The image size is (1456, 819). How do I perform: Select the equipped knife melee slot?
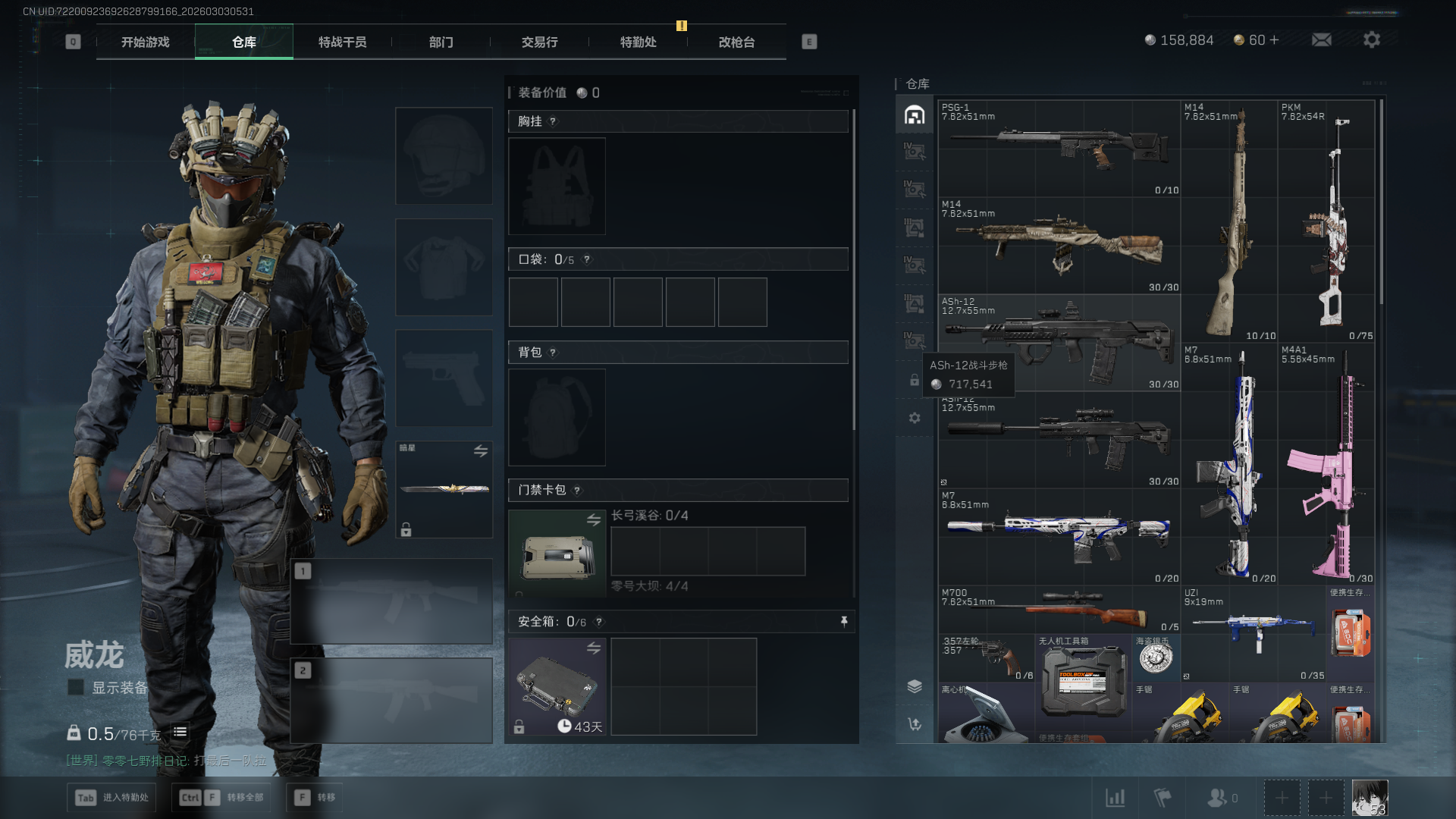(444, 489)
